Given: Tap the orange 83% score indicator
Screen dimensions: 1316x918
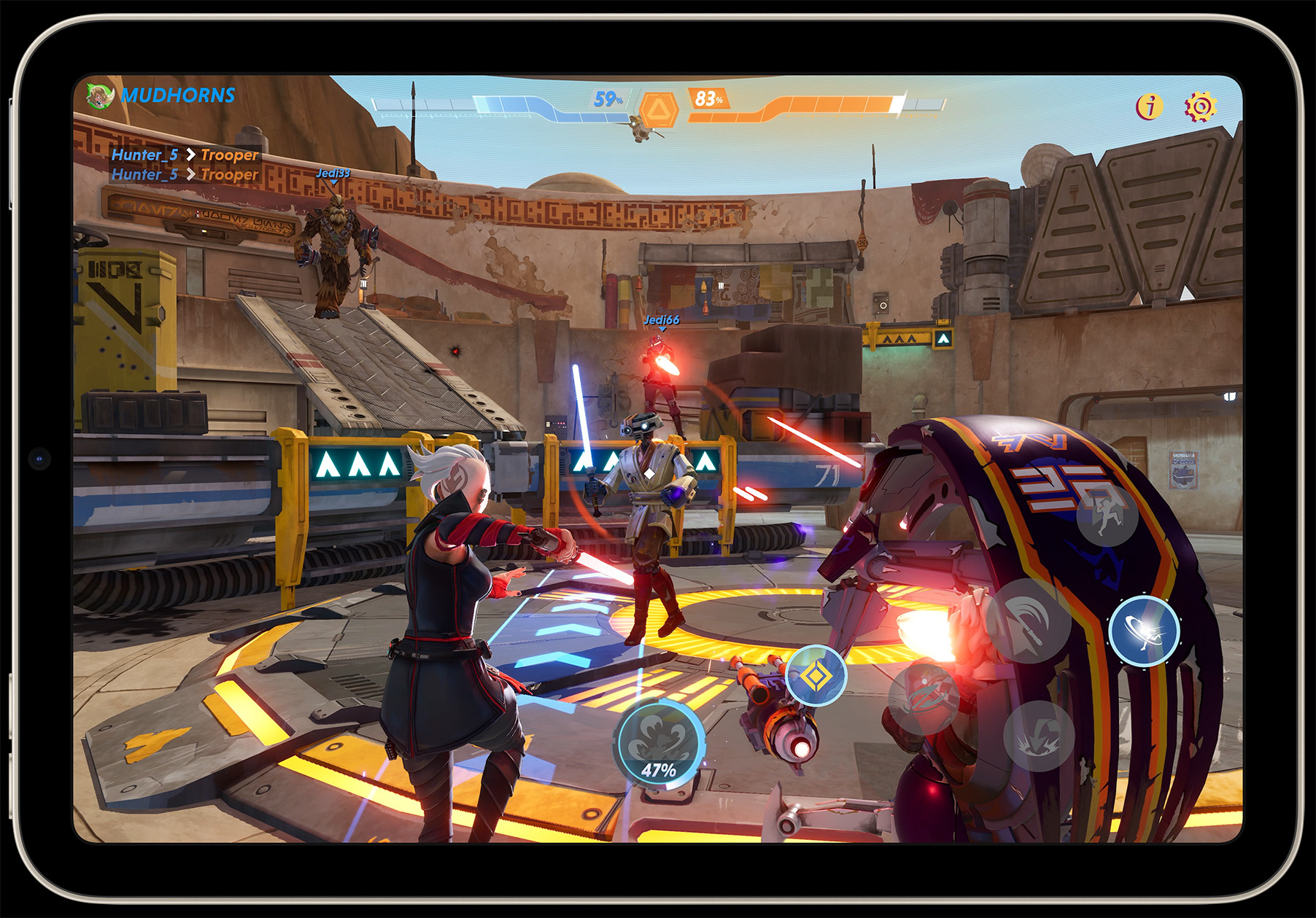Looking at the screenshot, I should point(706,98).
